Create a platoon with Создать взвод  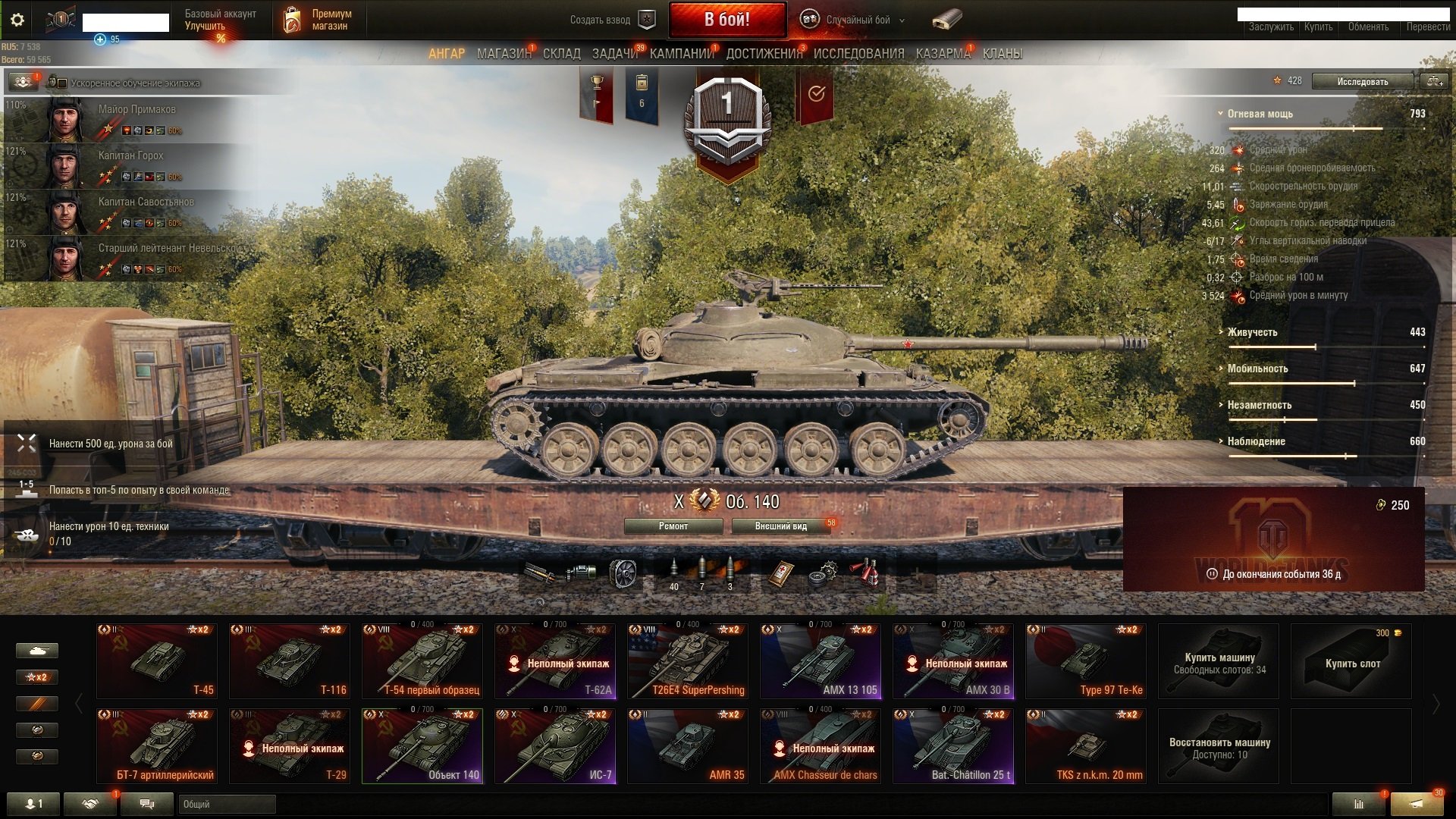(611, 20)
